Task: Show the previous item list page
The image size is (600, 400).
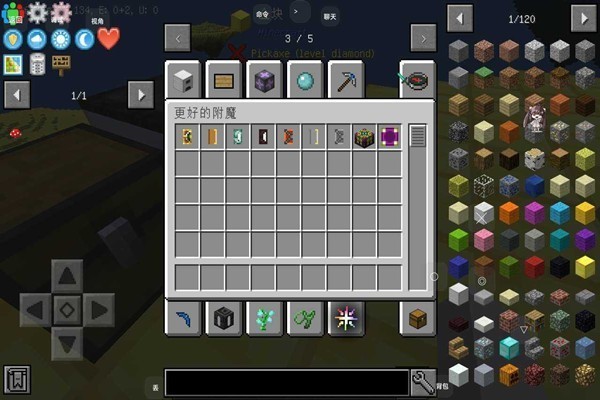Action: [x=460, y=18]
